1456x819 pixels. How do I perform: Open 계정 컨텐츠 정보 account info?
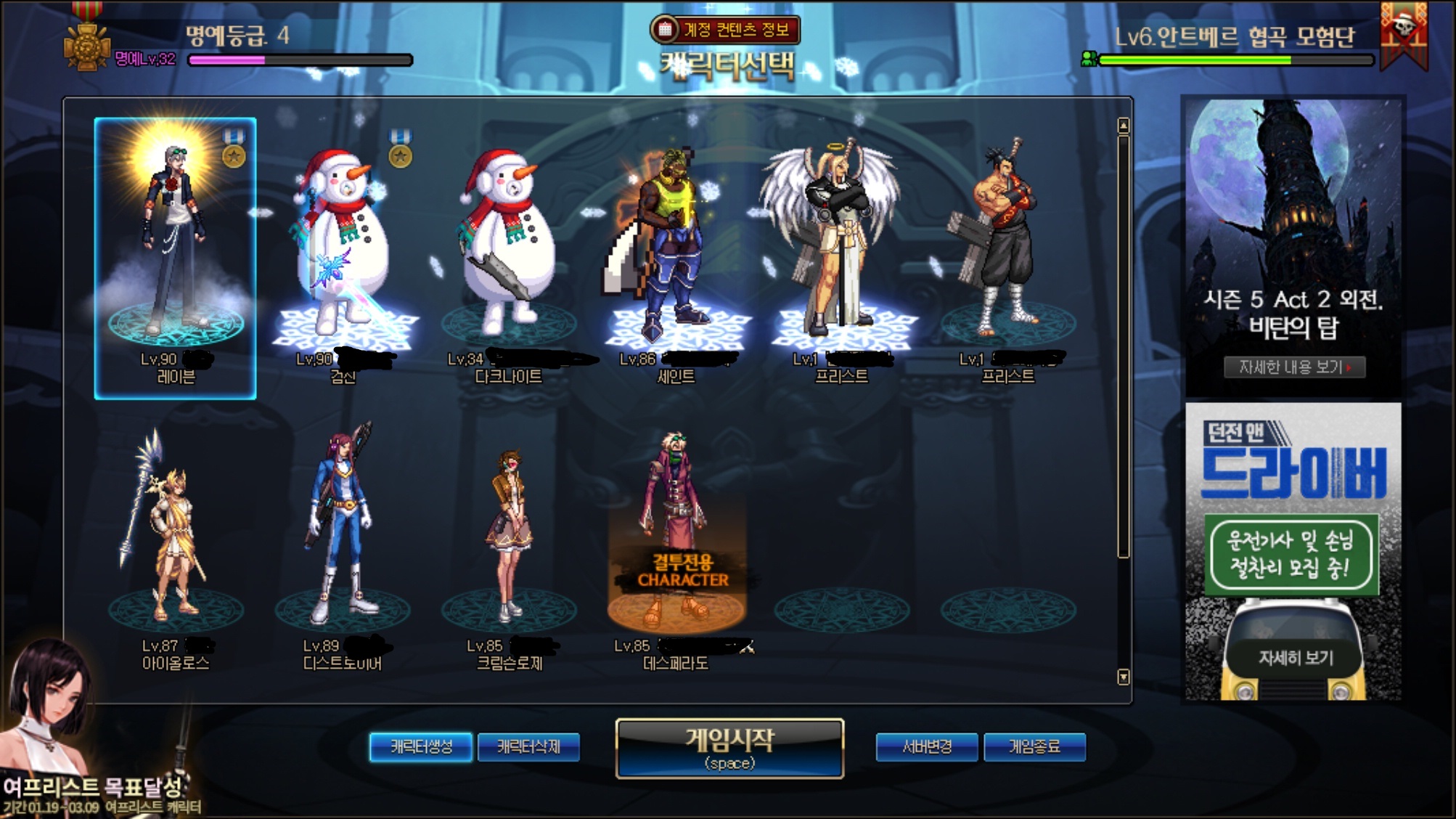[726, 30]
